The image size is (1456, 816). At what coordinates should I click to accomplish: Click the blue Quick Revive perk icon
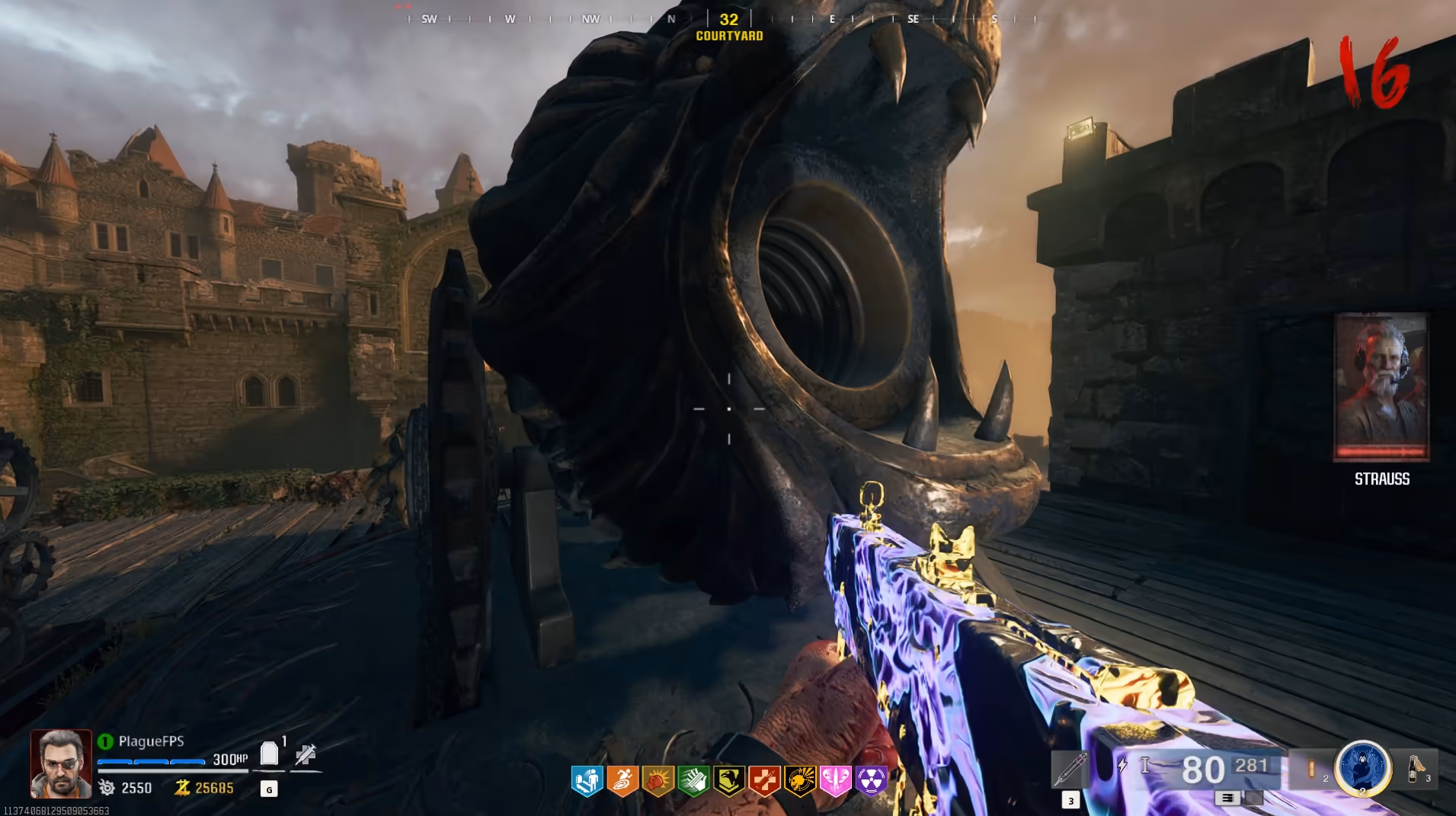coord(587,781)
